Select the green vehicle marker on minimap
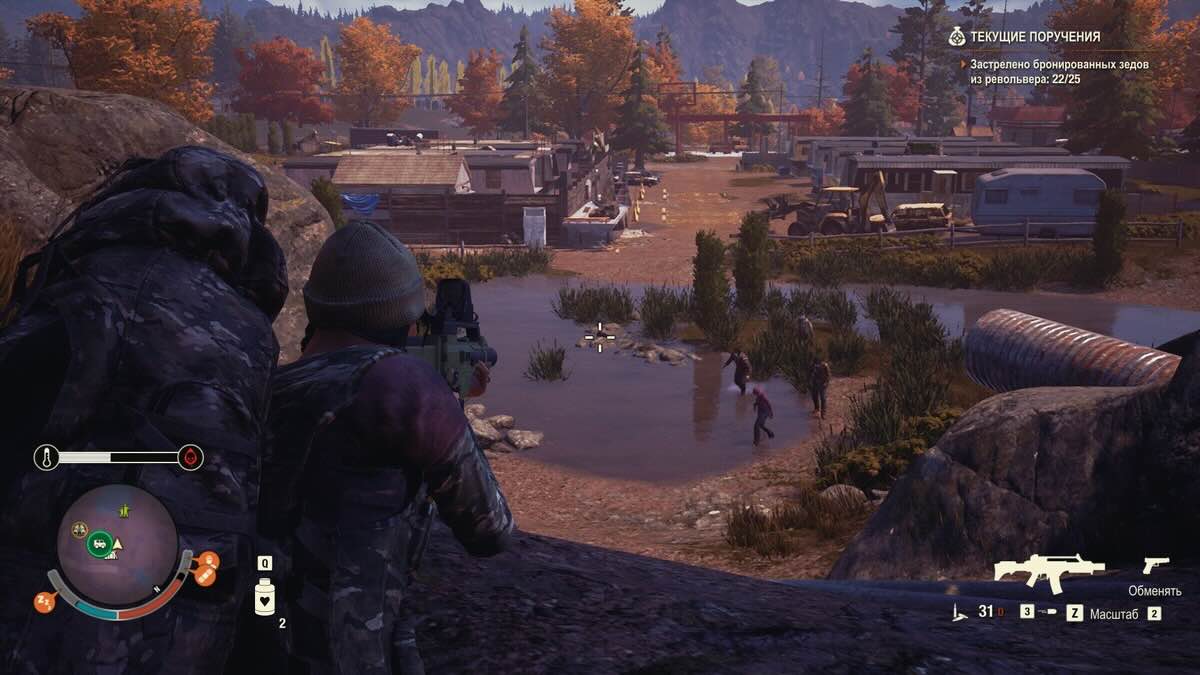1200x675 pixels. click(x=99, y=544)
